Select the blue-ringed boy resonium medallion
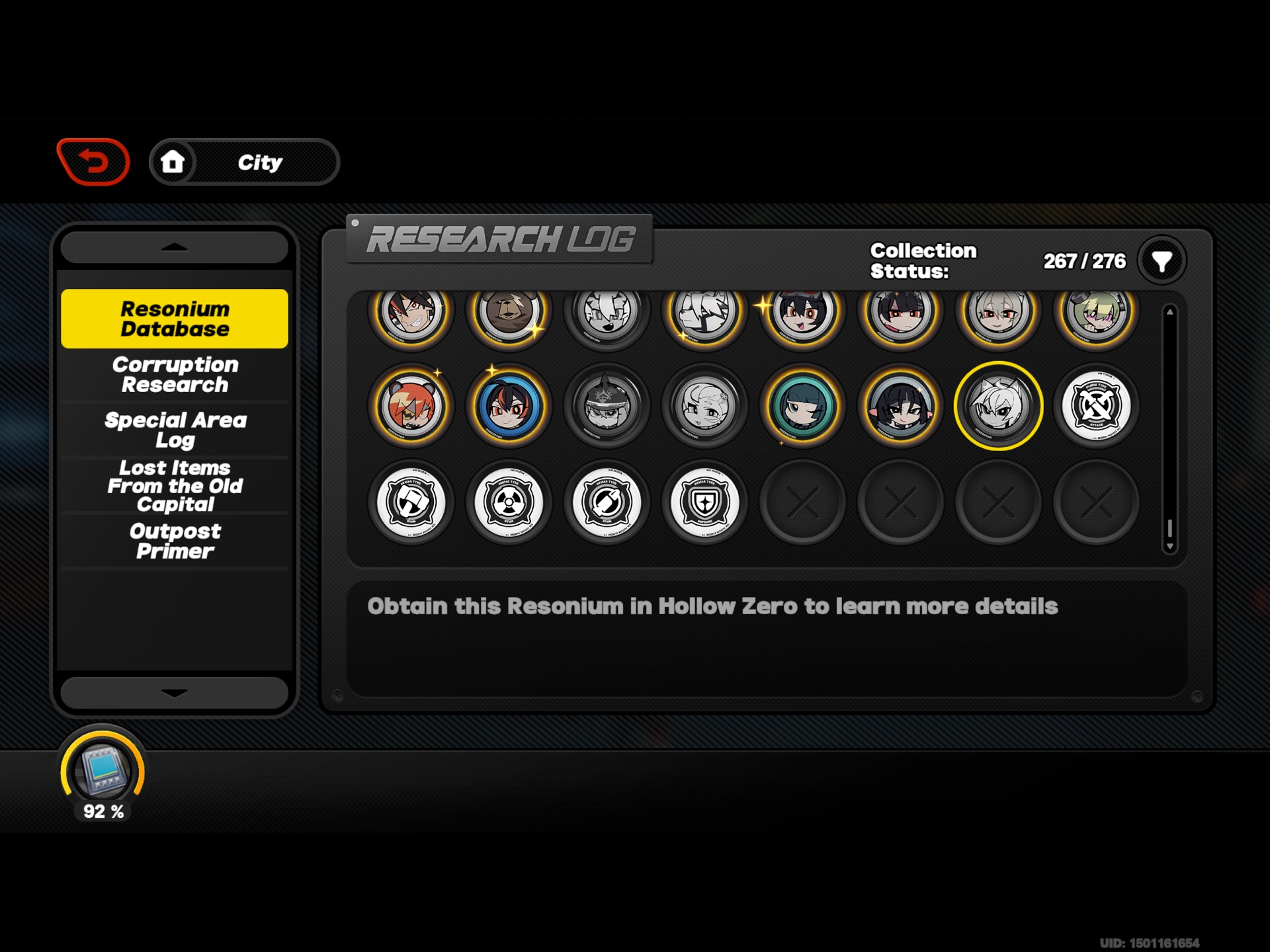Viewport: 1270px width, 952px height. (x=509, y=406)
